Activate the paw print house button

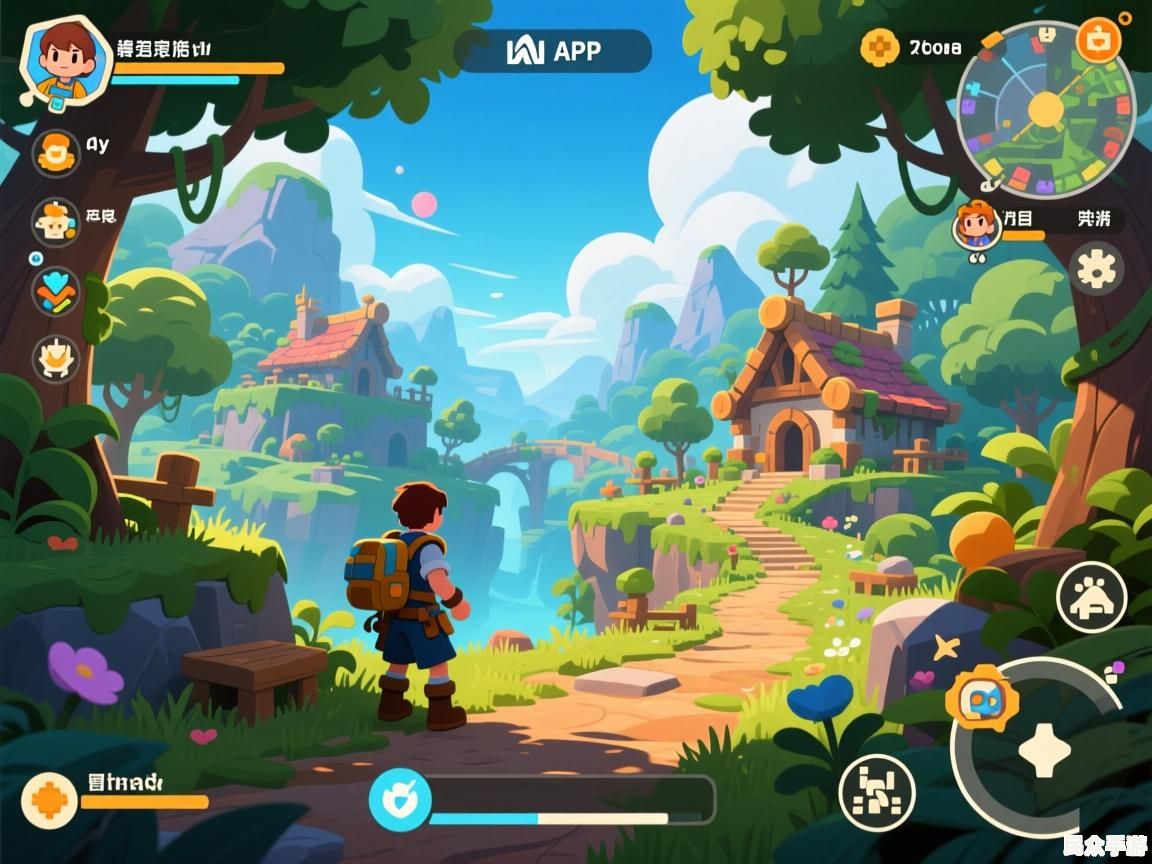pyautogui.click(x=1091, y=597)
